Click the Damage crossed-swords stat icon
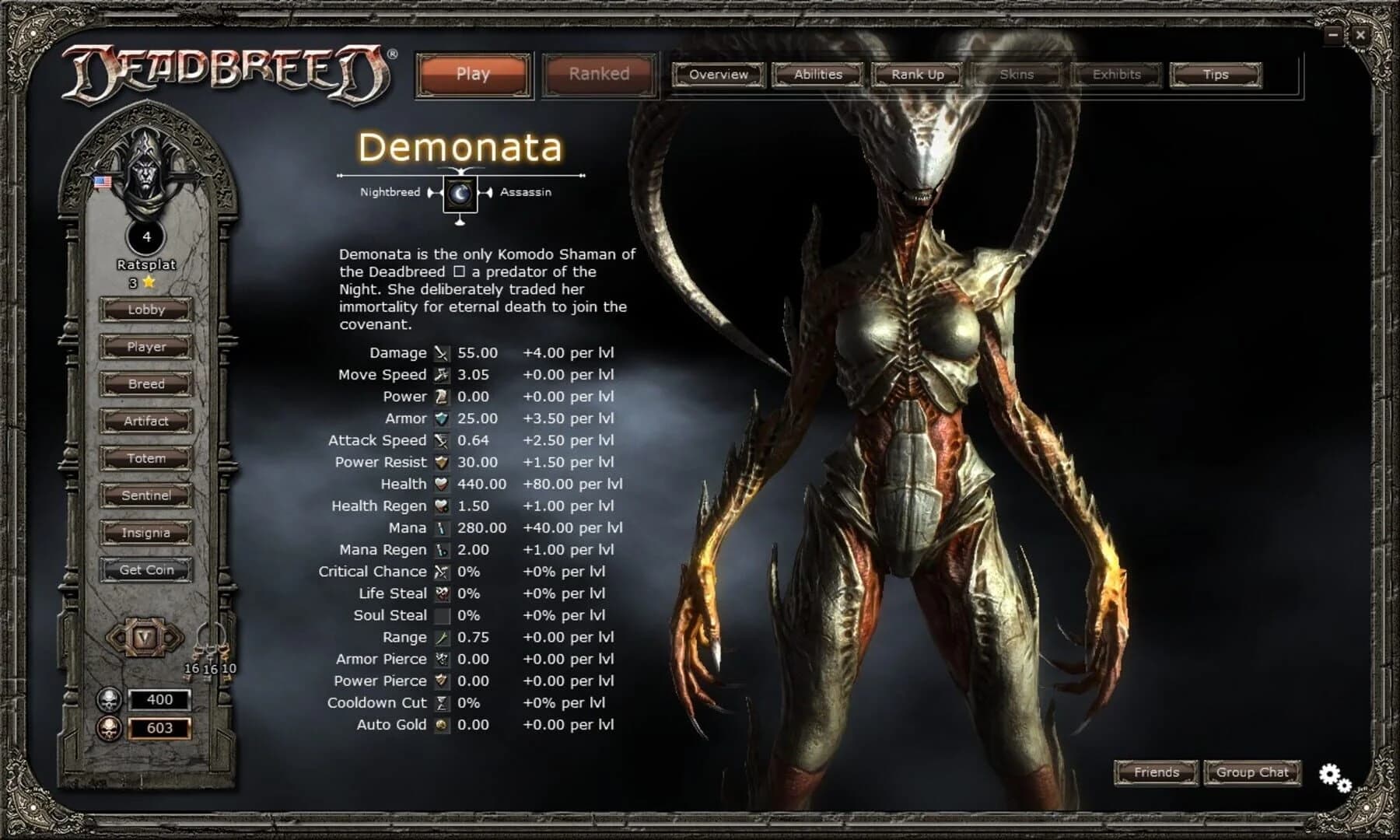This screenshot has width=1400, height=840. (439, 352)
